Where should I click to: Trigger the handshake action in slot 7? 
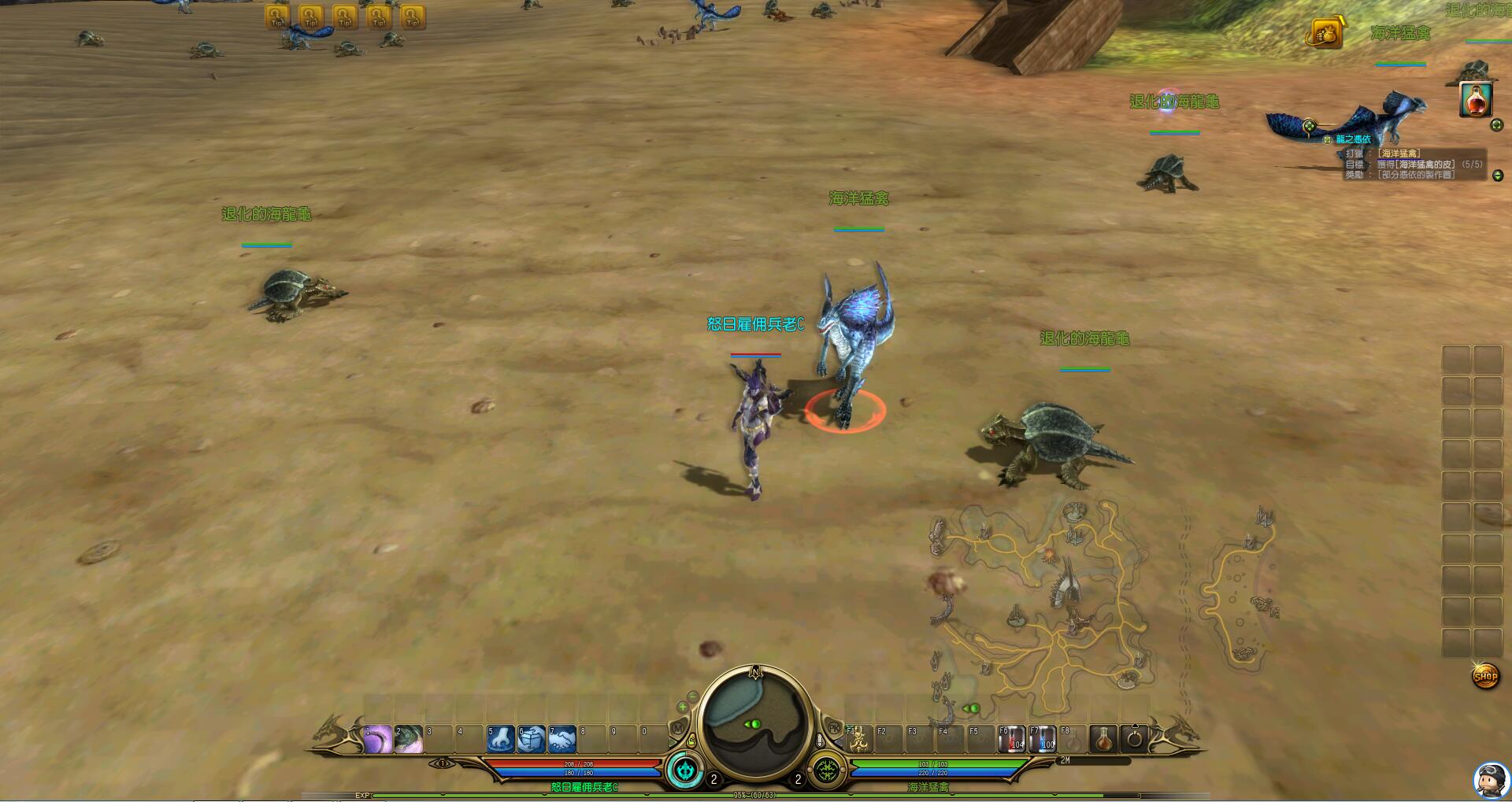(561, 739)
